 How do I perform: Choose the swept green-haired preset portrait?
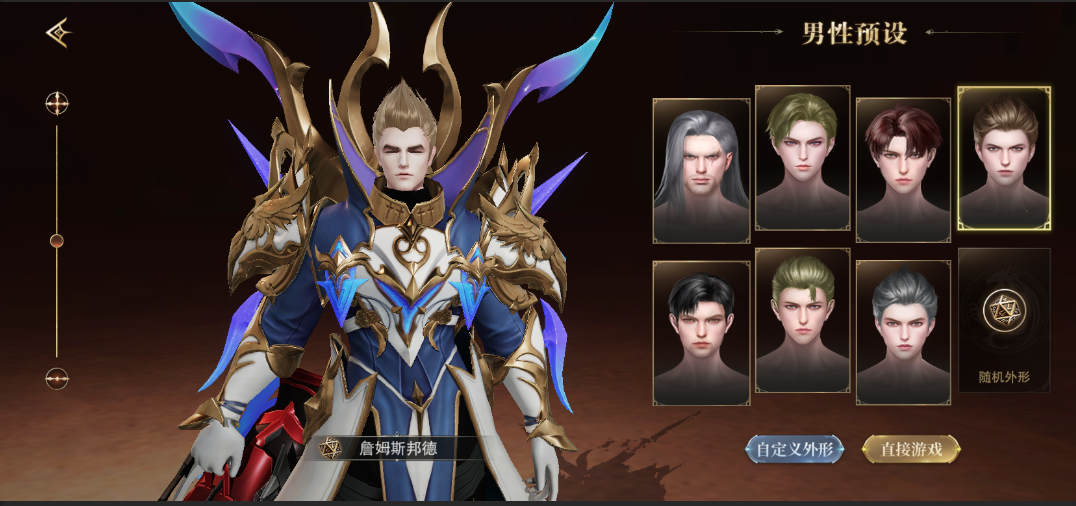click(x=802, y=158)
